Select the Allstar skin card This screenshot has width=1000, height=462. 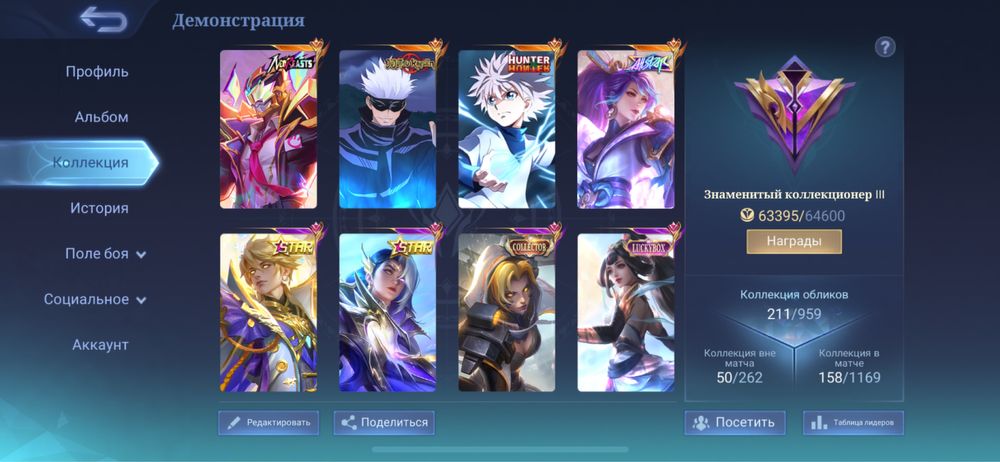tap(626, 129)
